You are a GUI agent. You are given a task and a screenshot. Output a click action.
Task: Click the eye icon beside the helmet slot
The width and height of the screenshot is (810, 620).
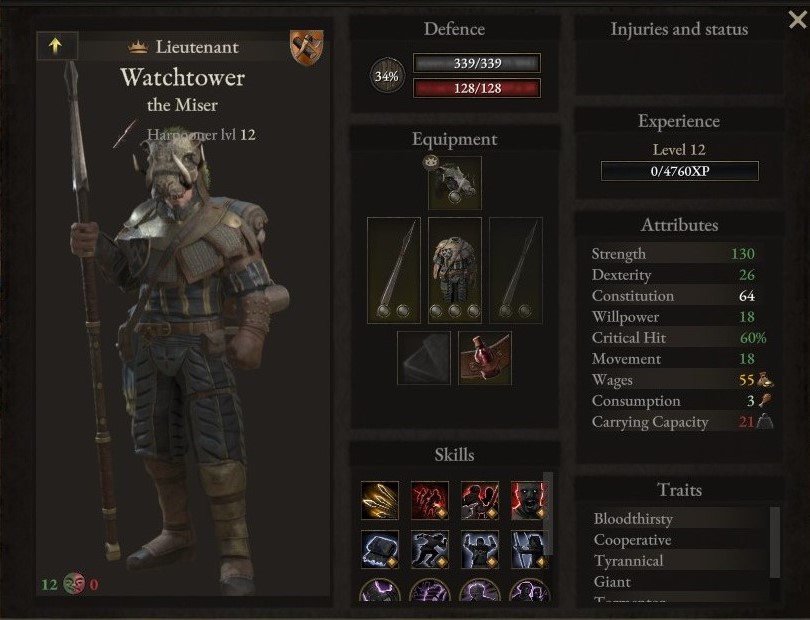click(x=432, y=161)
